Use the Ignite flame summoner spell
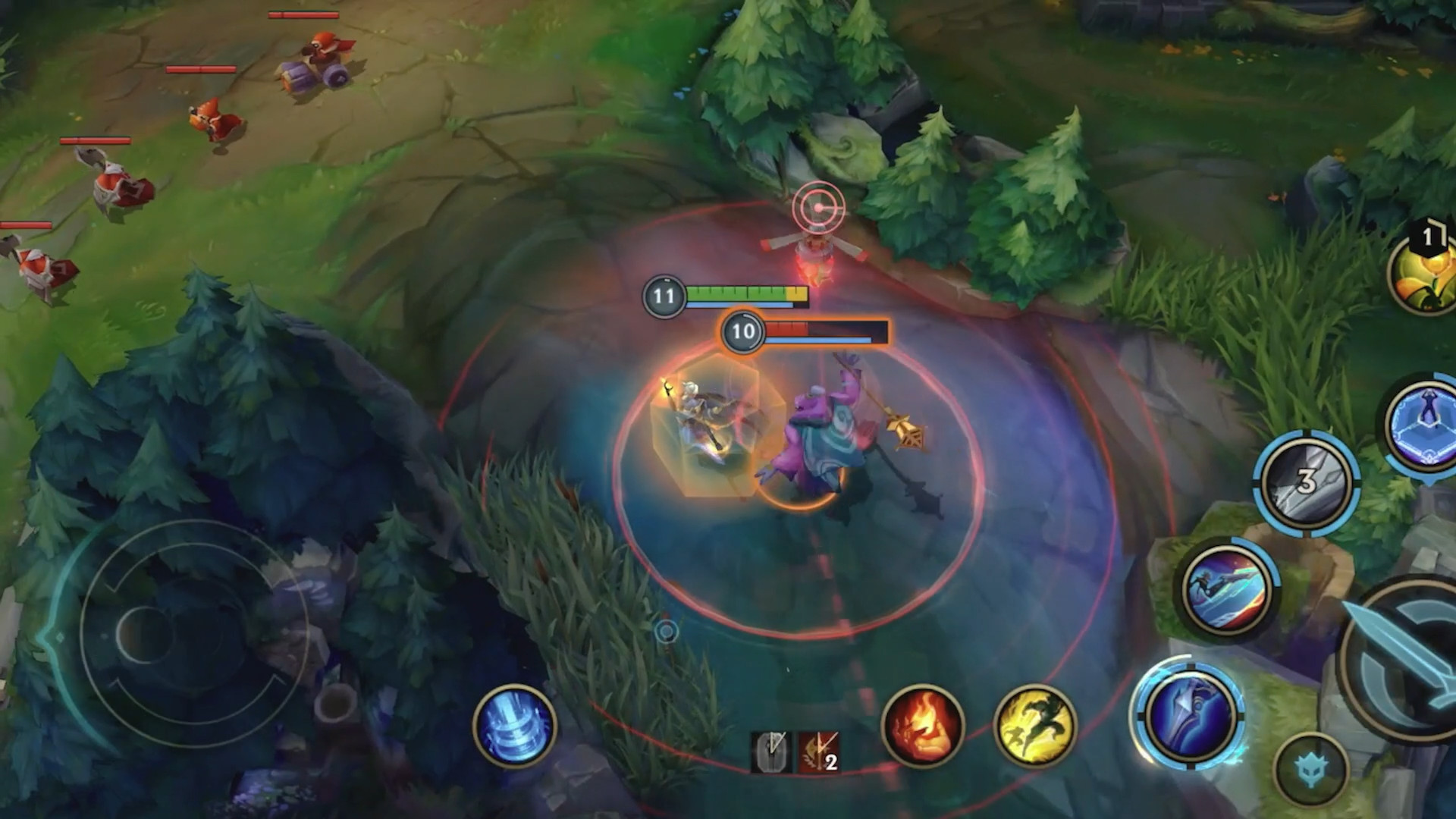Screen dimensions: 1456x819 [x=925, y=726]
